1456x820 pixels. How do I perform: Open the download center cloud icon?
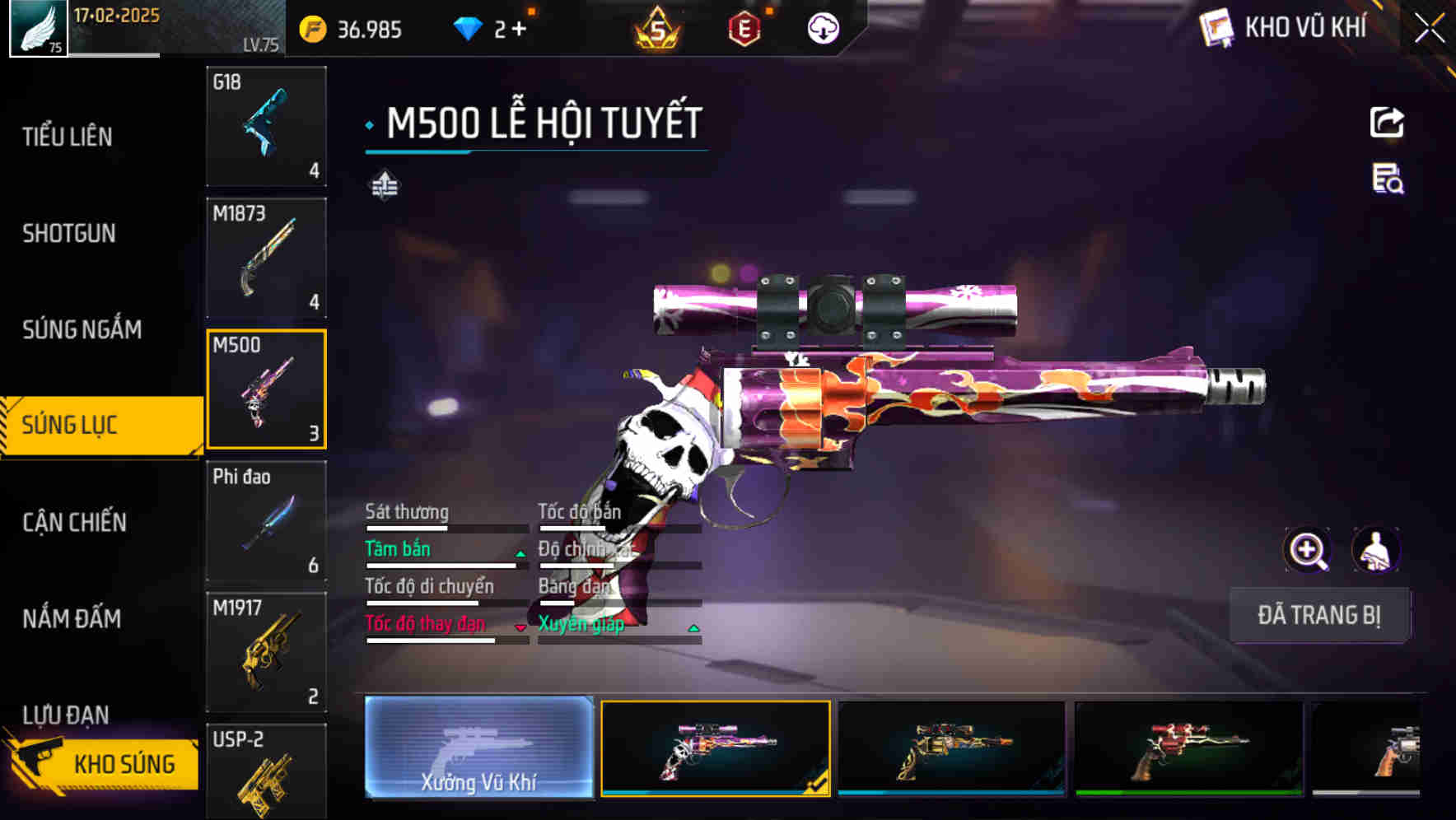[823, 27]
